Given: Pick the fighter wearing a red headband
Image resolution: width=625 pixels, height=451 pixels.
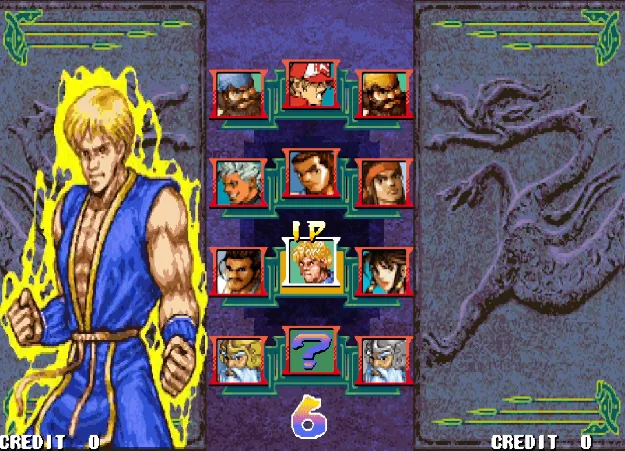Looking at the screenshot, I should (383, 182).
